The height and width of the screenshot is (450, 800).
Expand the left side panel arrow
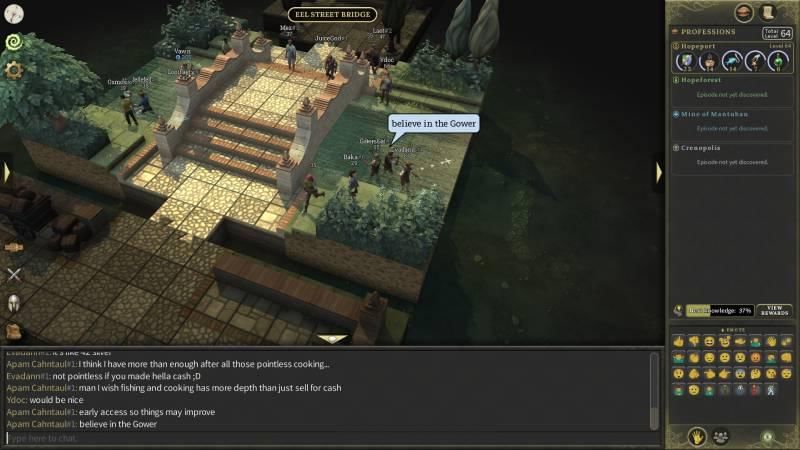point(6,172)
